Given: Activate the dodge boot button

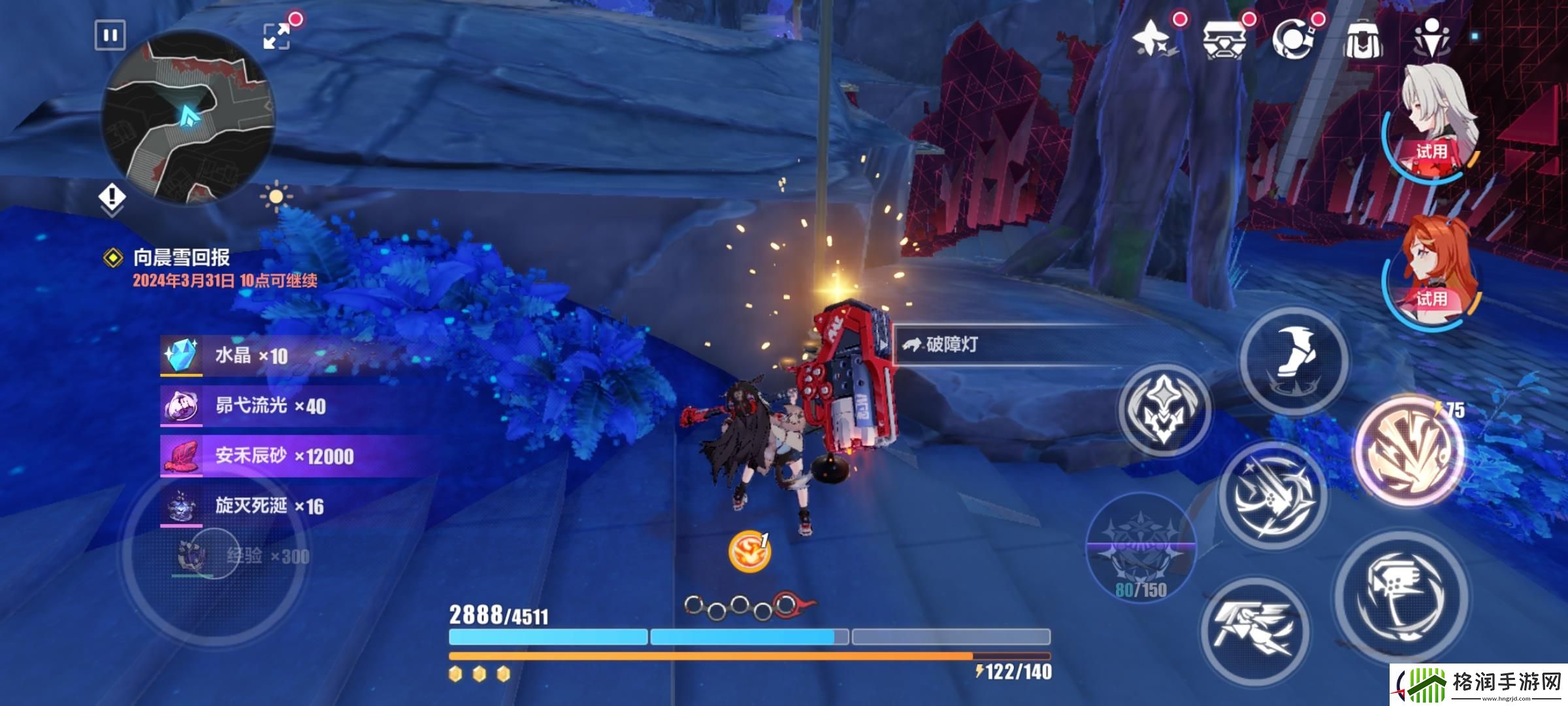Looking at the screenshot, I should pyautogui.click(x=1294, y=360).
